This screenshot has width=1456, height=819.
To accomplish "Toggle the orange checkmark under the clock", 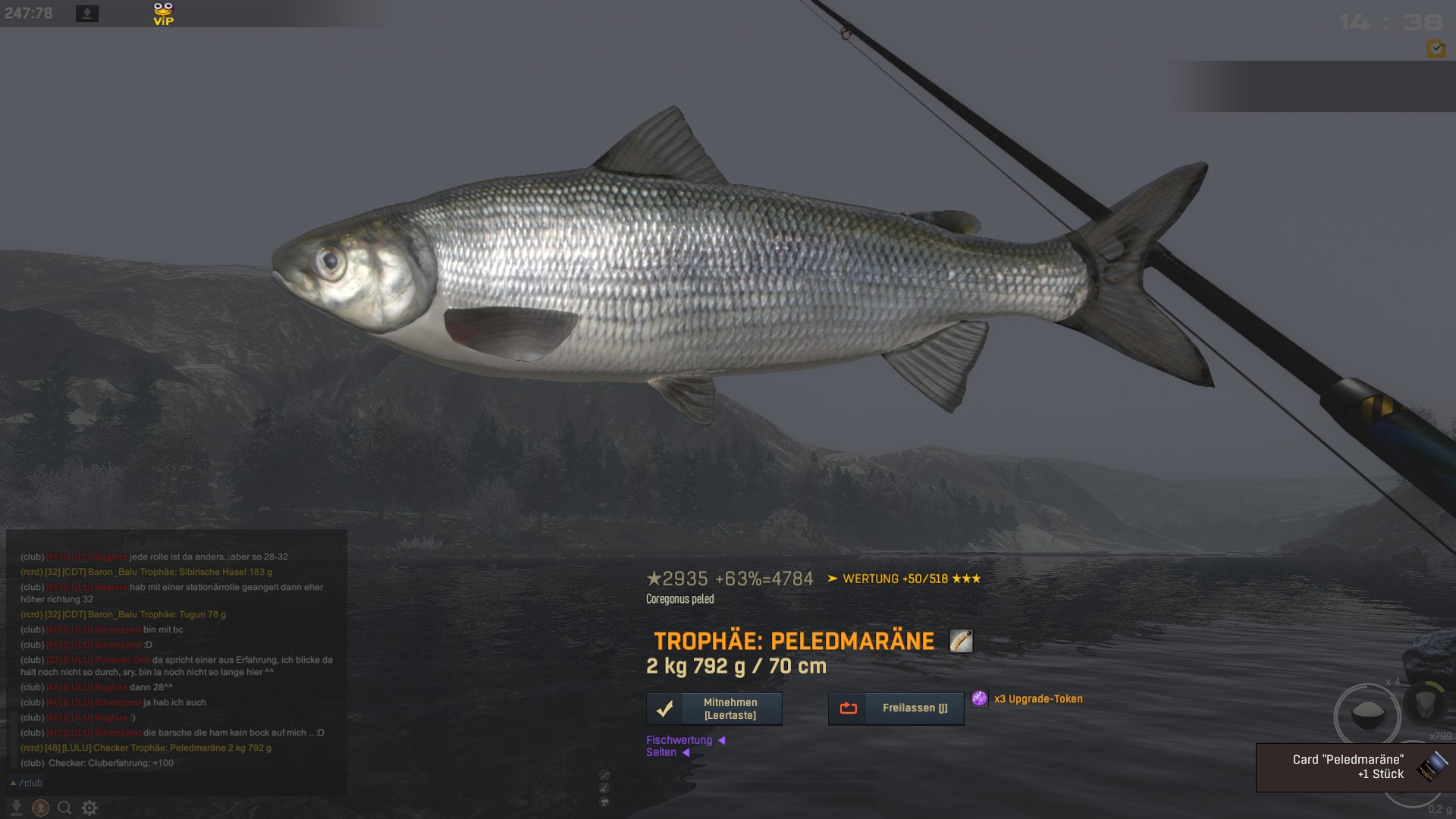I will pos(1436,49).
